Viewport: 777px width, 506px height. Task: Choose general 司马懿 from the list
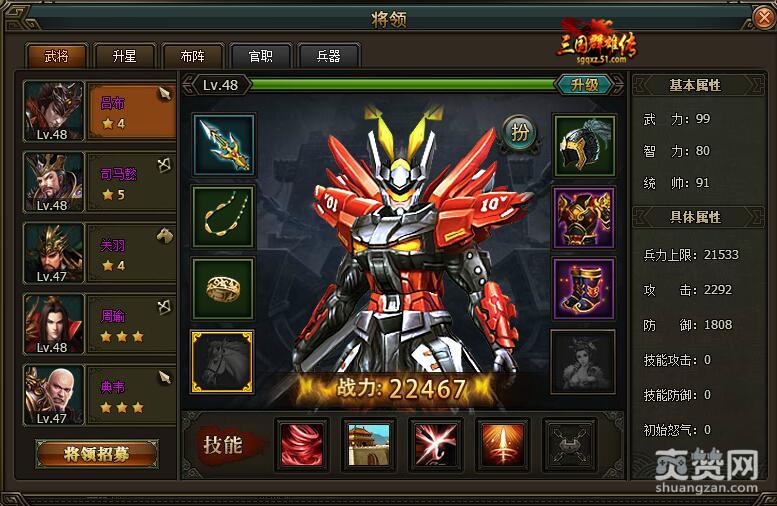98,181
